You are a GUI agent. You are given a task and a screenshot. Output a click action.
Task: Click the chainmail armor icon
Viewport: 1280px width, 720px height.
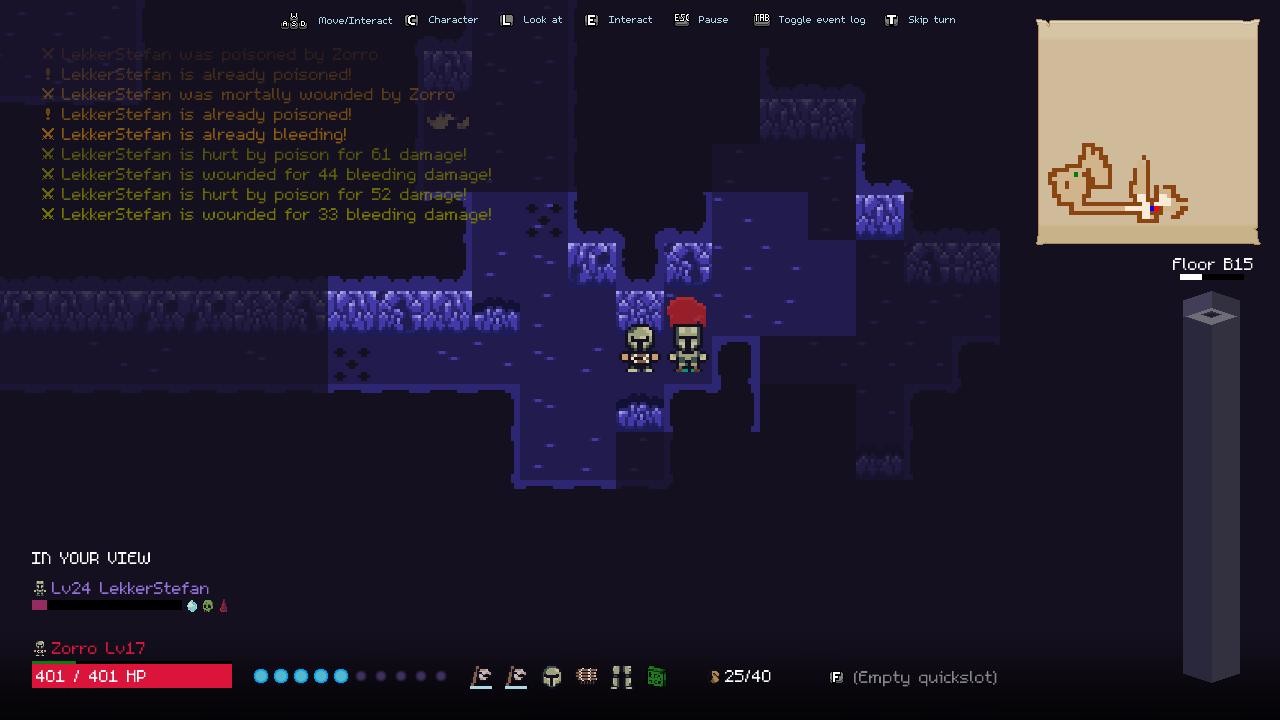pos(586,676)
